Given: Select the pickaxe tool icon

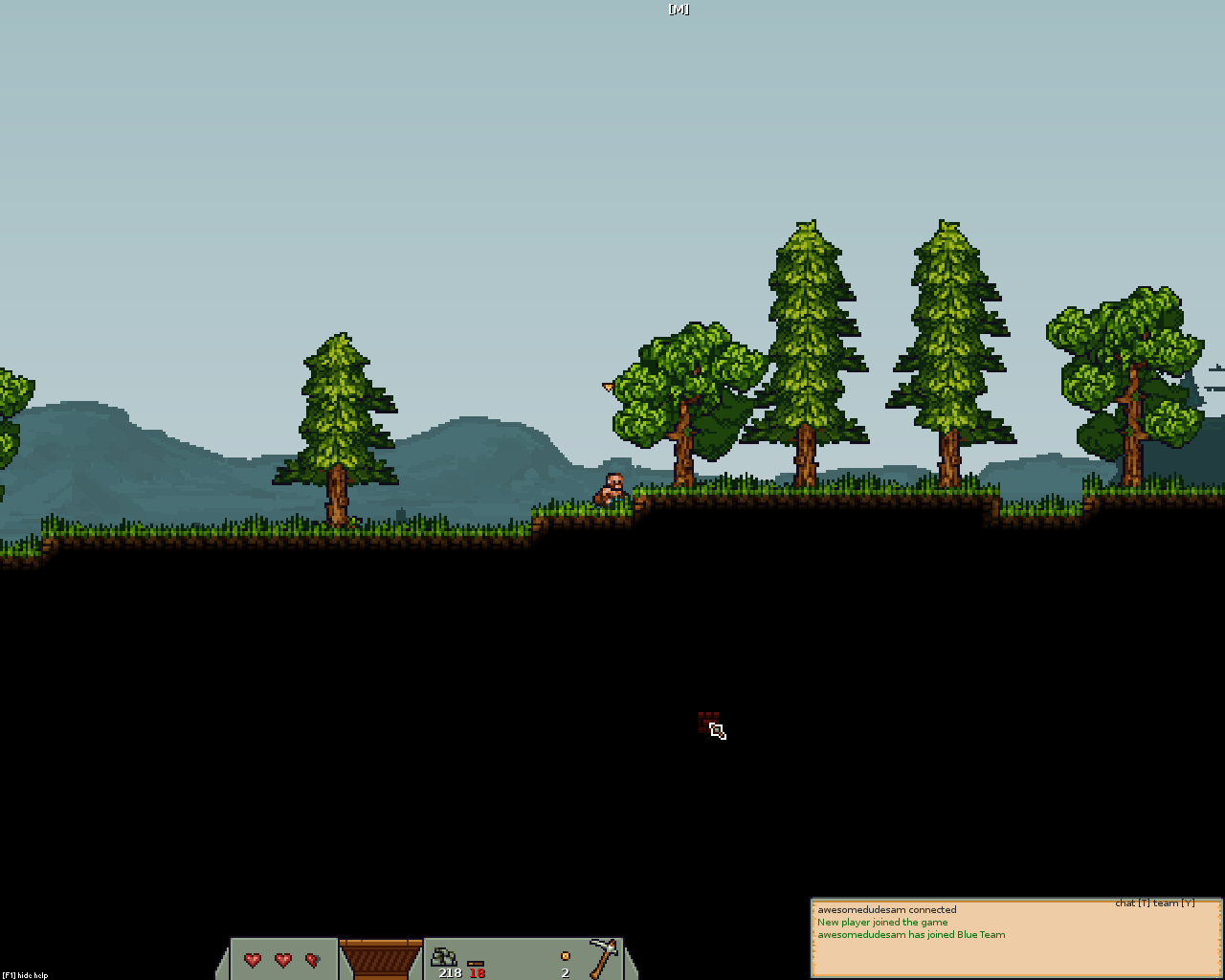Looking at the screenshot, I should (x=603, y=957).
